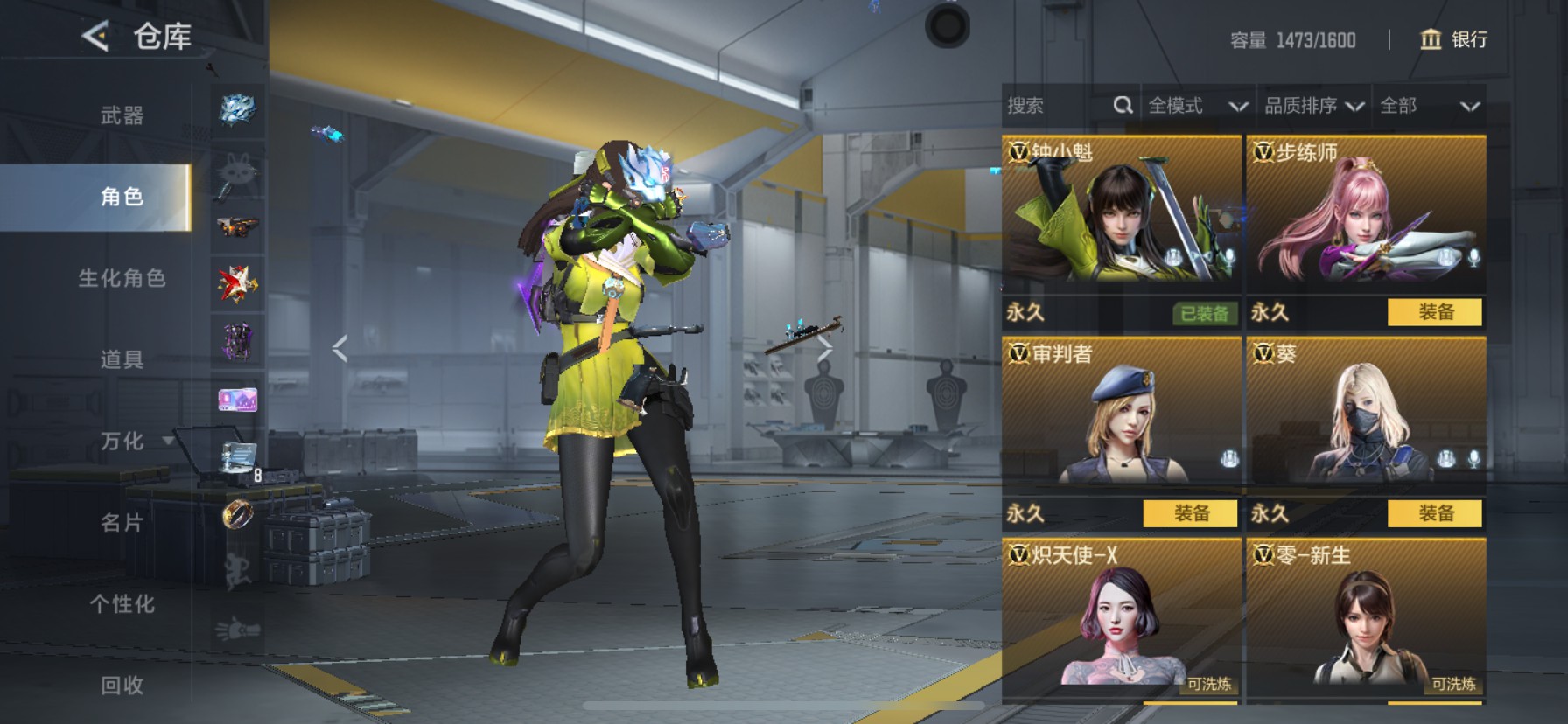Open the 银行 bank
1568x724 pixels.
(1454, 39)
